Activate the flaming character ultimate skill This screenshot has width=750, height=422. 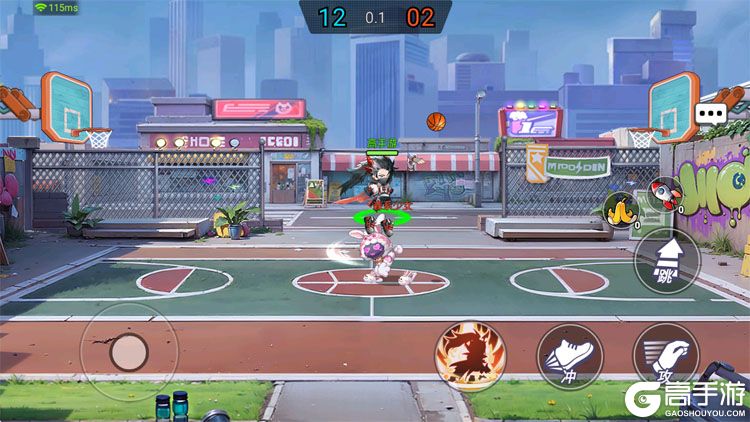coord(470,354)
